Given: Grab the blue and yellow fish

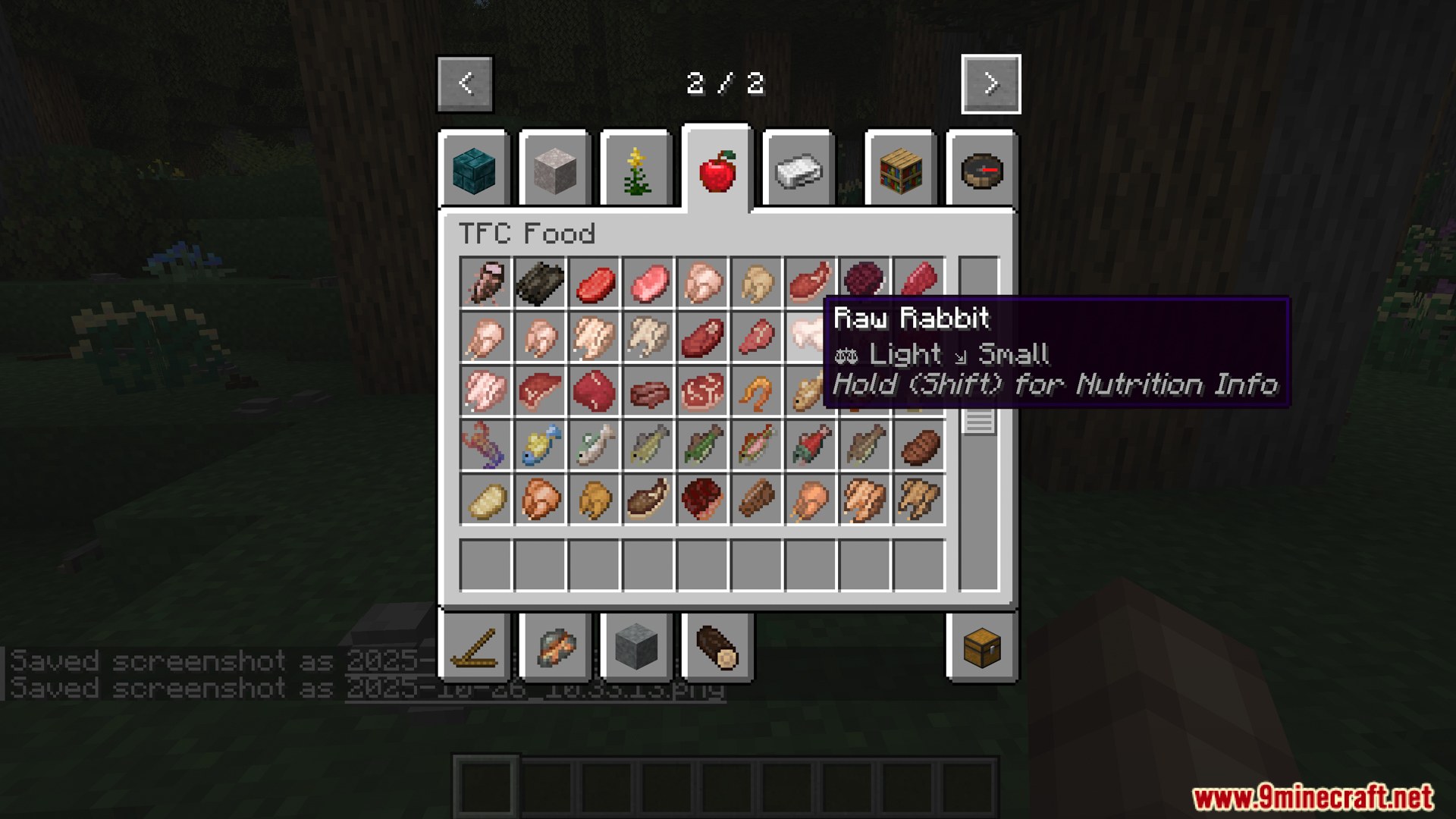Looking at the screenshot, I should pos(540,445).
